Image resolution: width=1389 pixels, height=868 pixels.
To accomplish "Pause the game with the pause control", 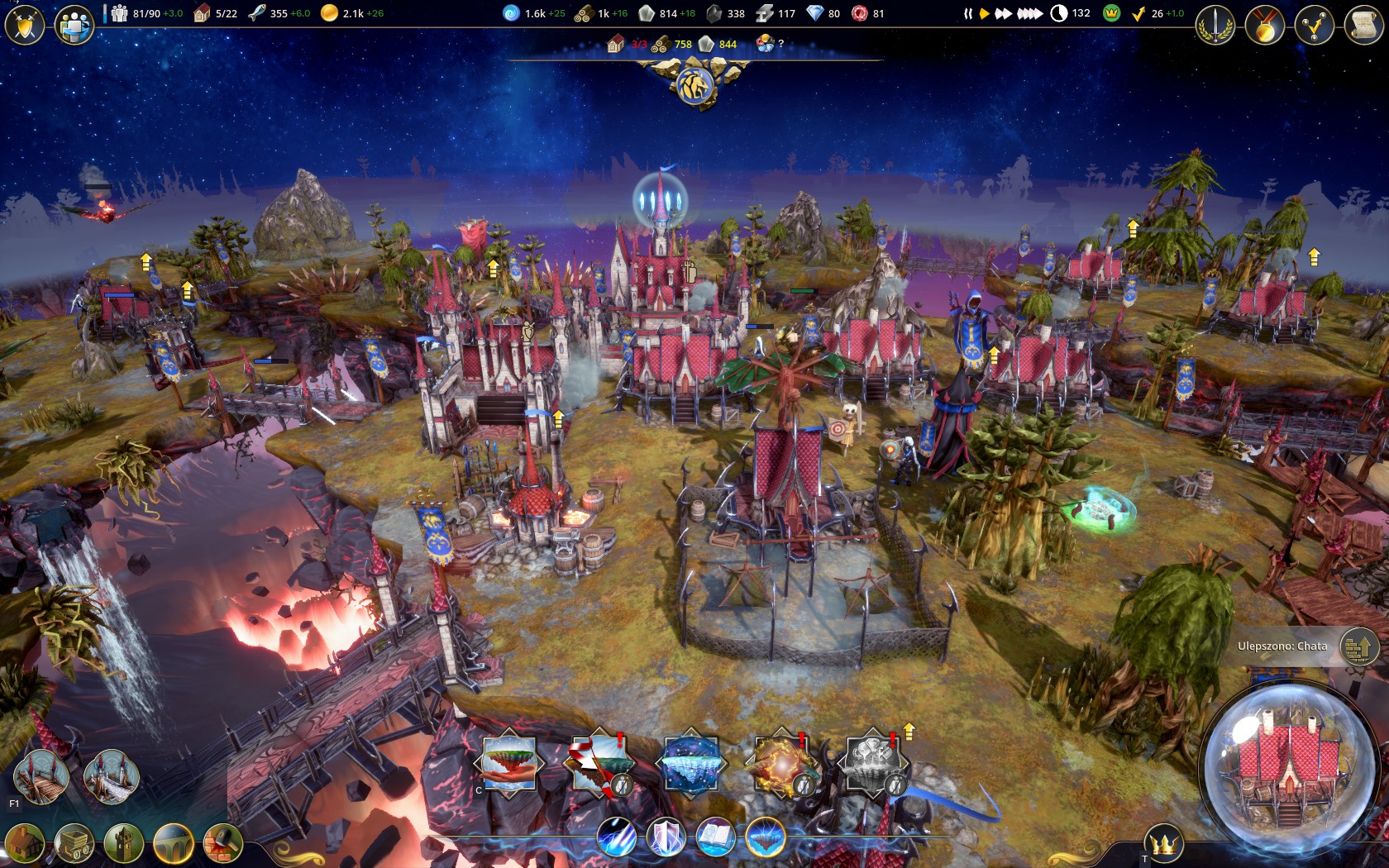I will pos(967,14).
